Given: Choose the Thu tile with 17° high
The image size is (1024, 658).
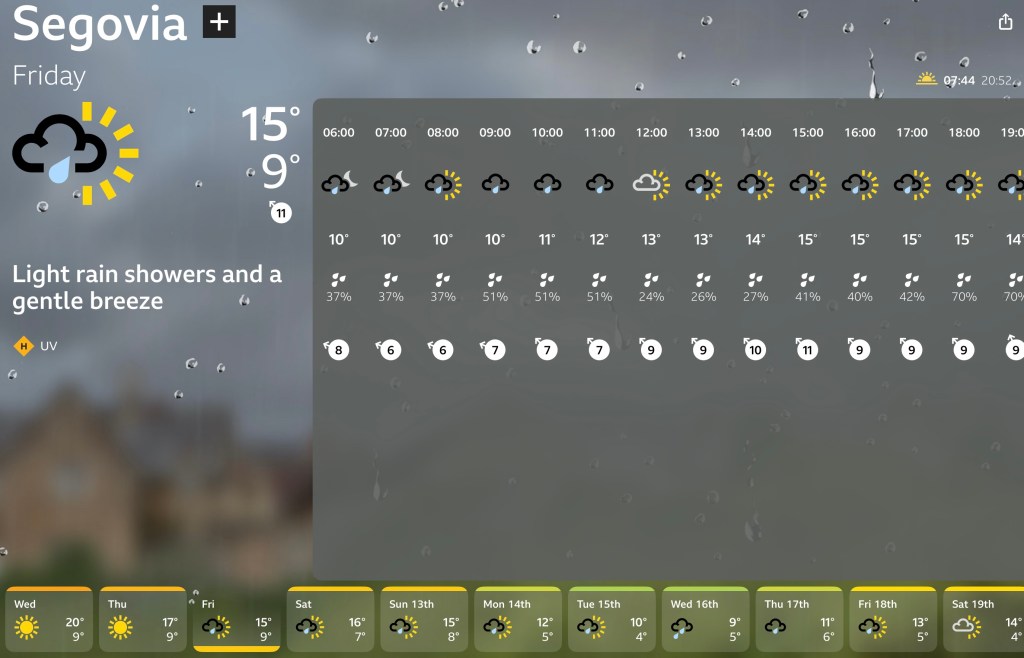Looking at the screenshot, I should (142, 619).
